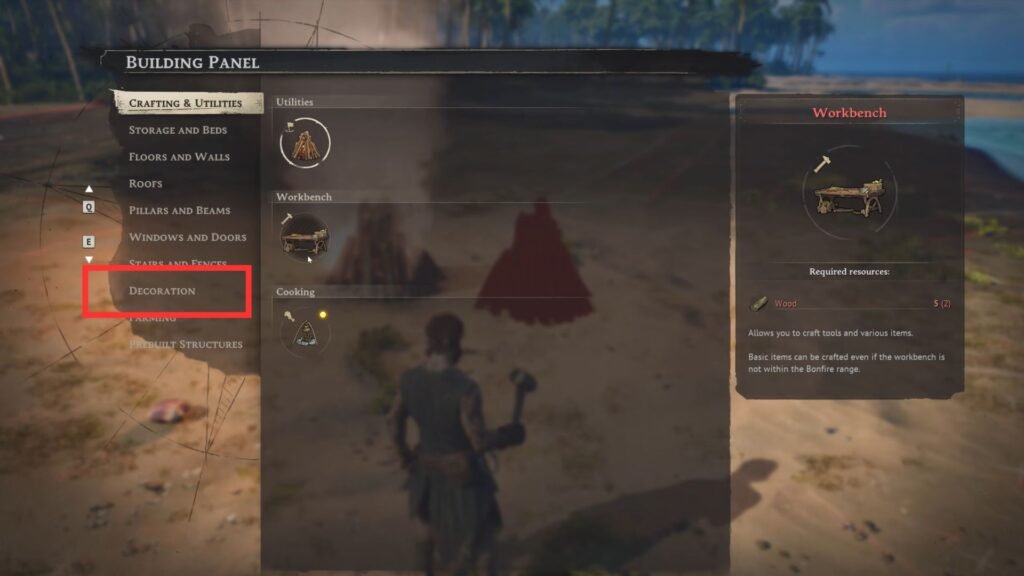Switch to Floors and Walls category

point(179,157)
